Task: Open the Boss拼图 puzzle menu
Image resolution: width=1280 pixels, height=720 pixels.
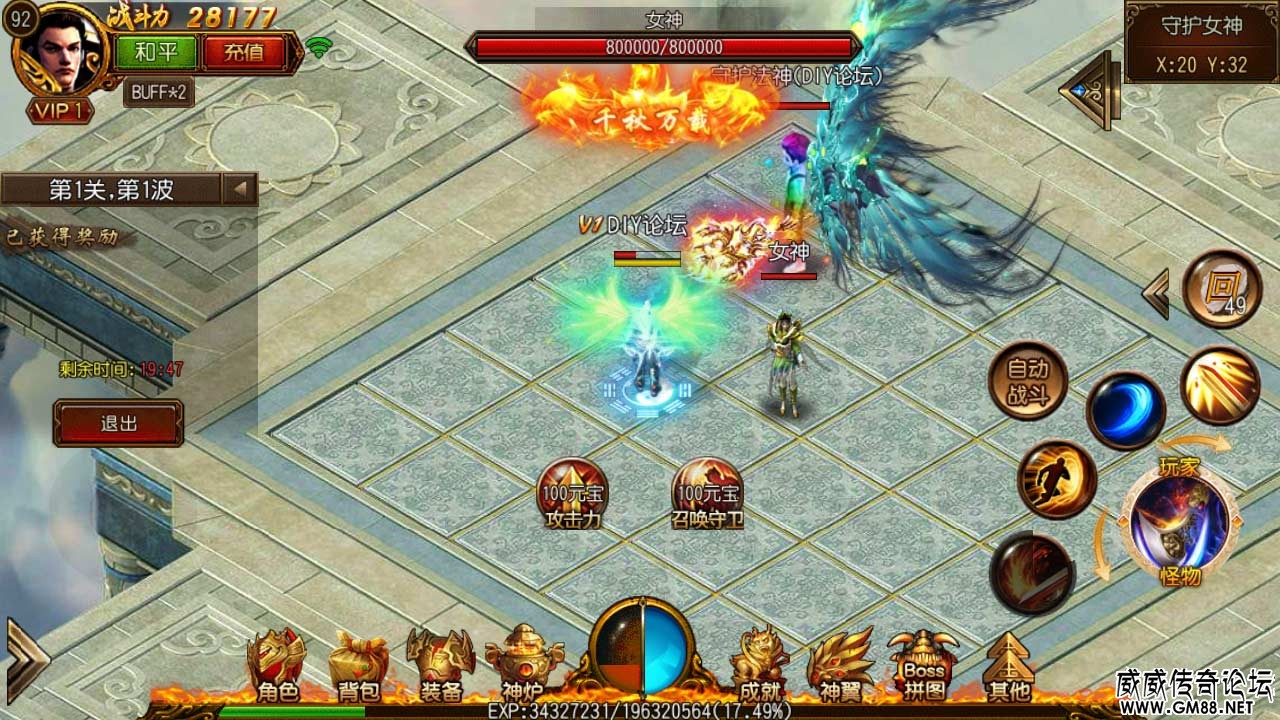Action: [922, 664]
